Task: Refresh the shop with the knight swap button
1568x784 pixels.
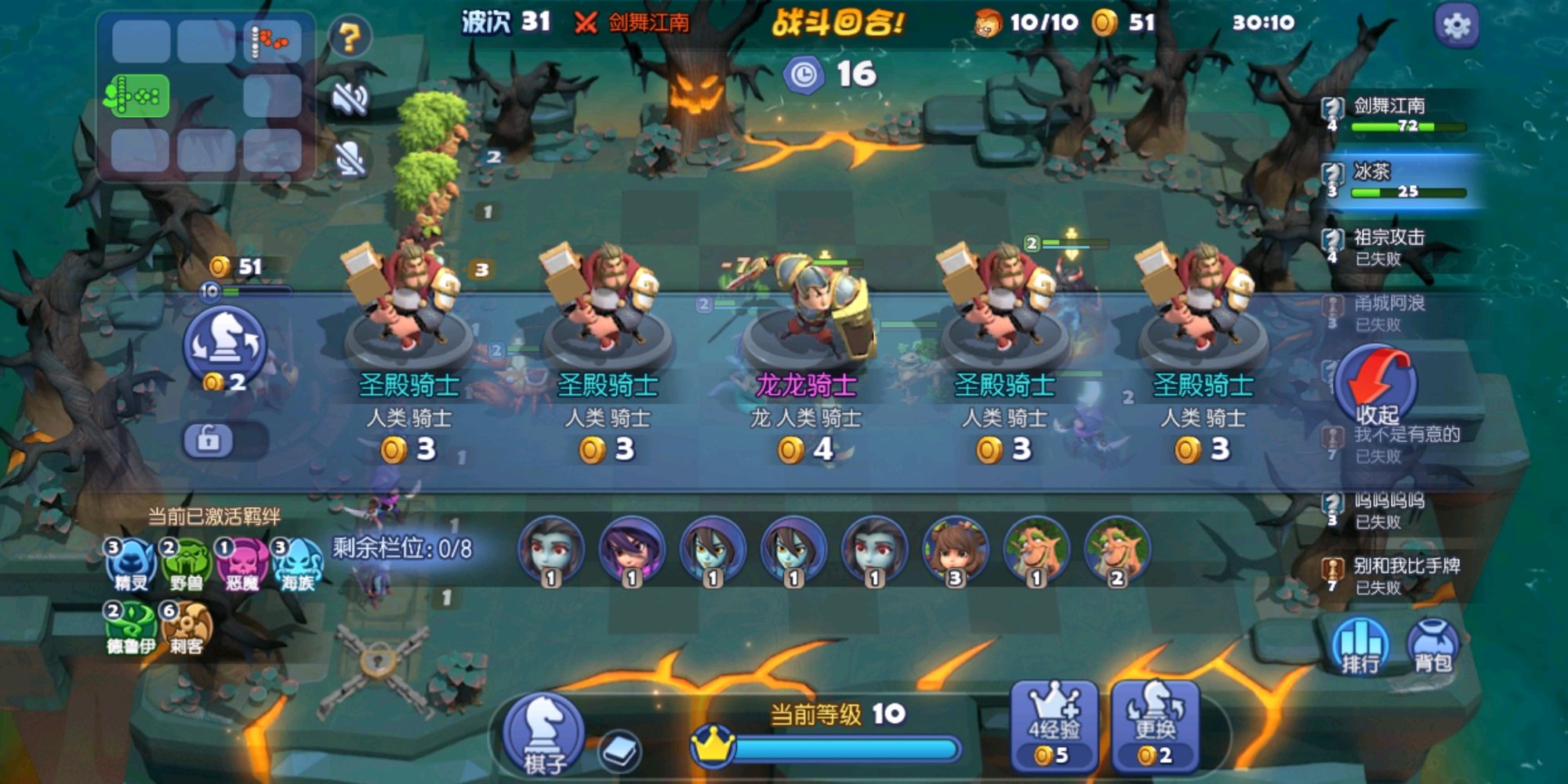Action: point(225,347)
